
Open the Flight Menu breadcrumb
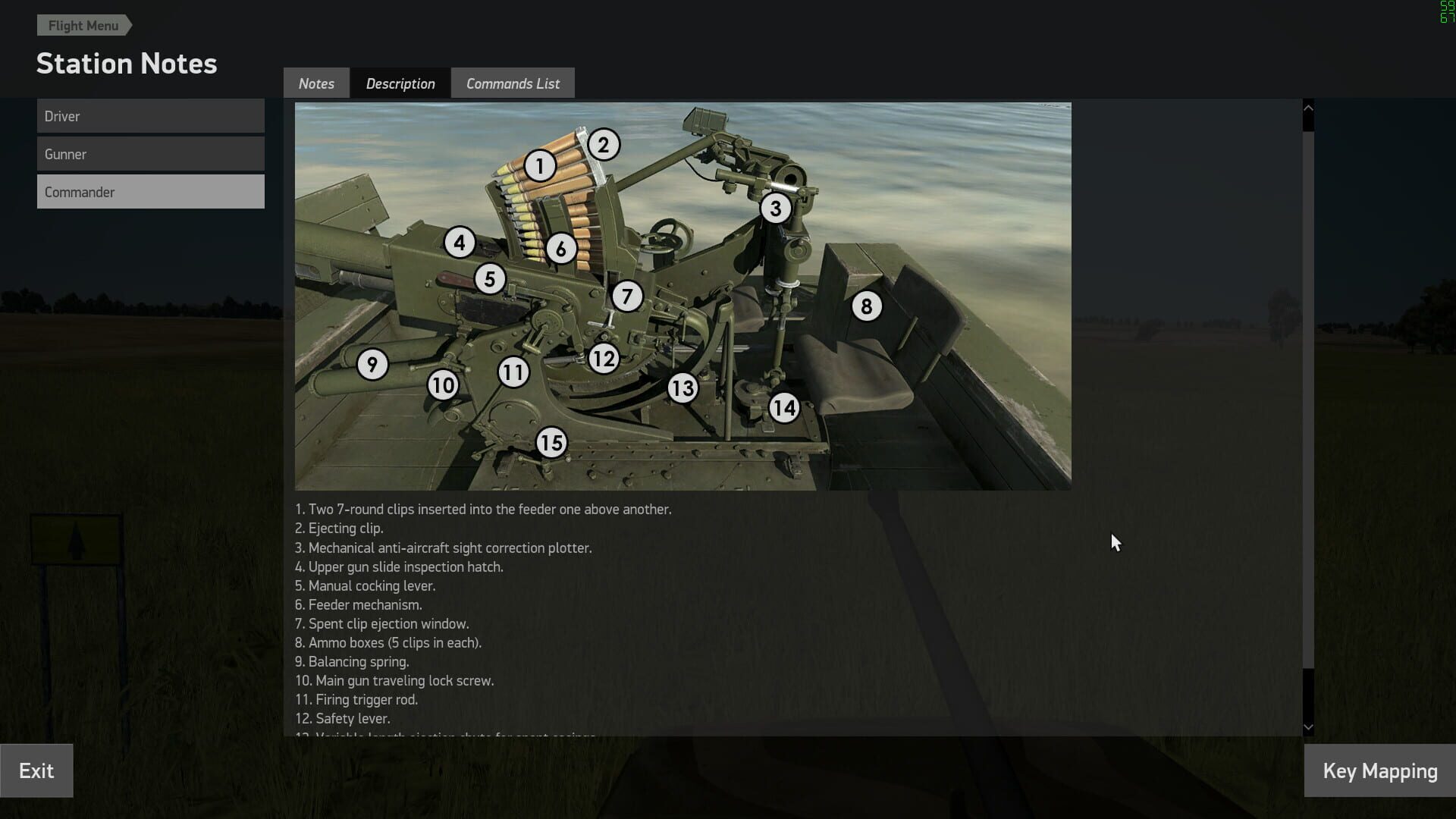tap(83, 25)
